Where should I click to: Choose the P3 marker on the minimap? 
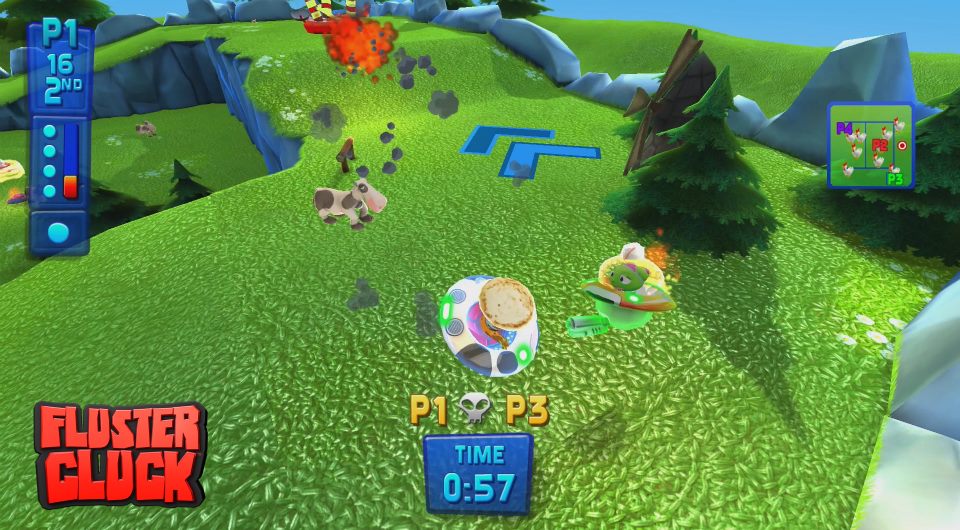tap(895, 179)
